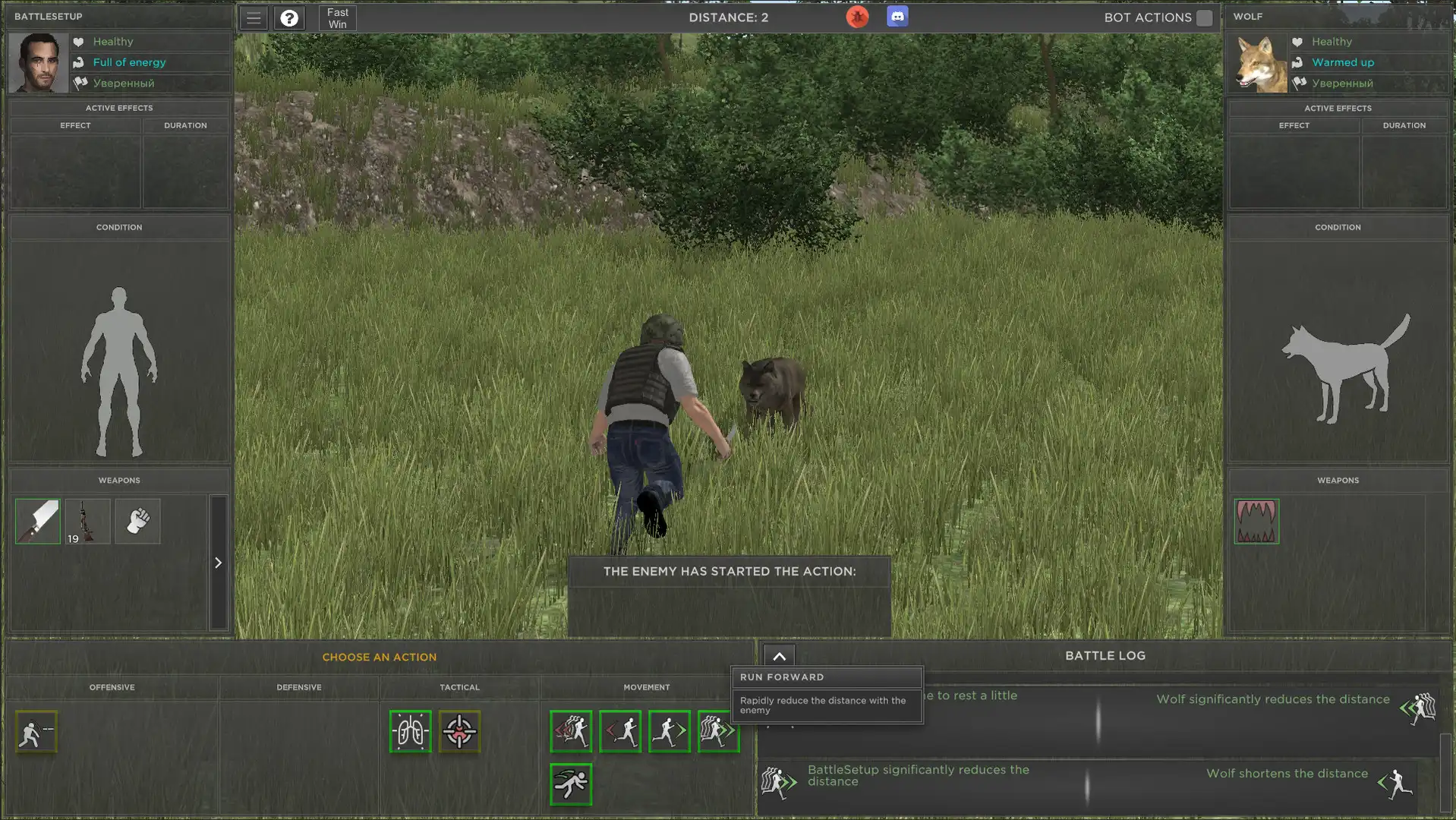Click the bug report icon

[x=857, y=16]
